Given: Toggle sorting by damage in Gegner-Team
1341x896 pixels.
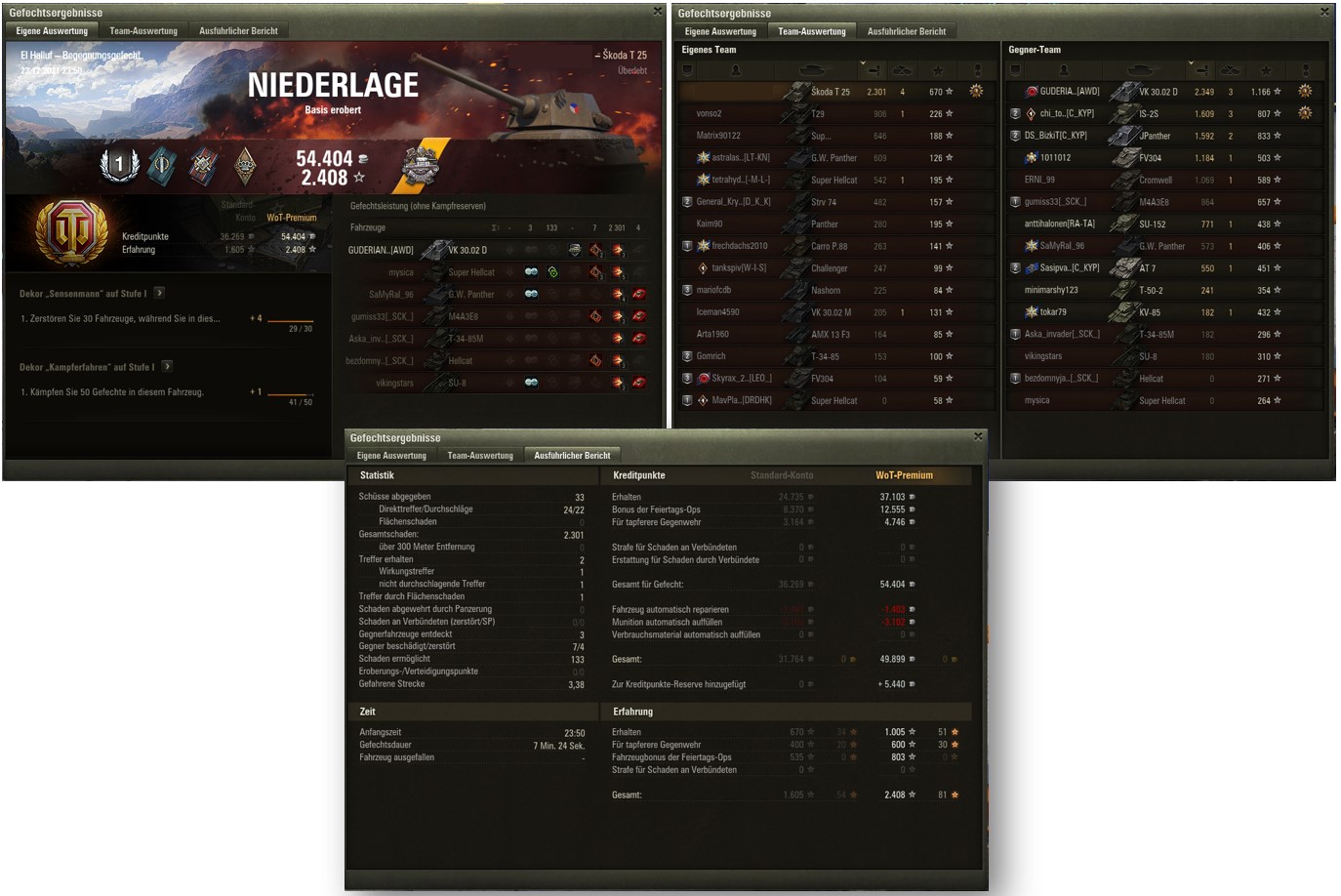Looking at the screenshot, I should pyautogui.click(x=1202, y=69).
